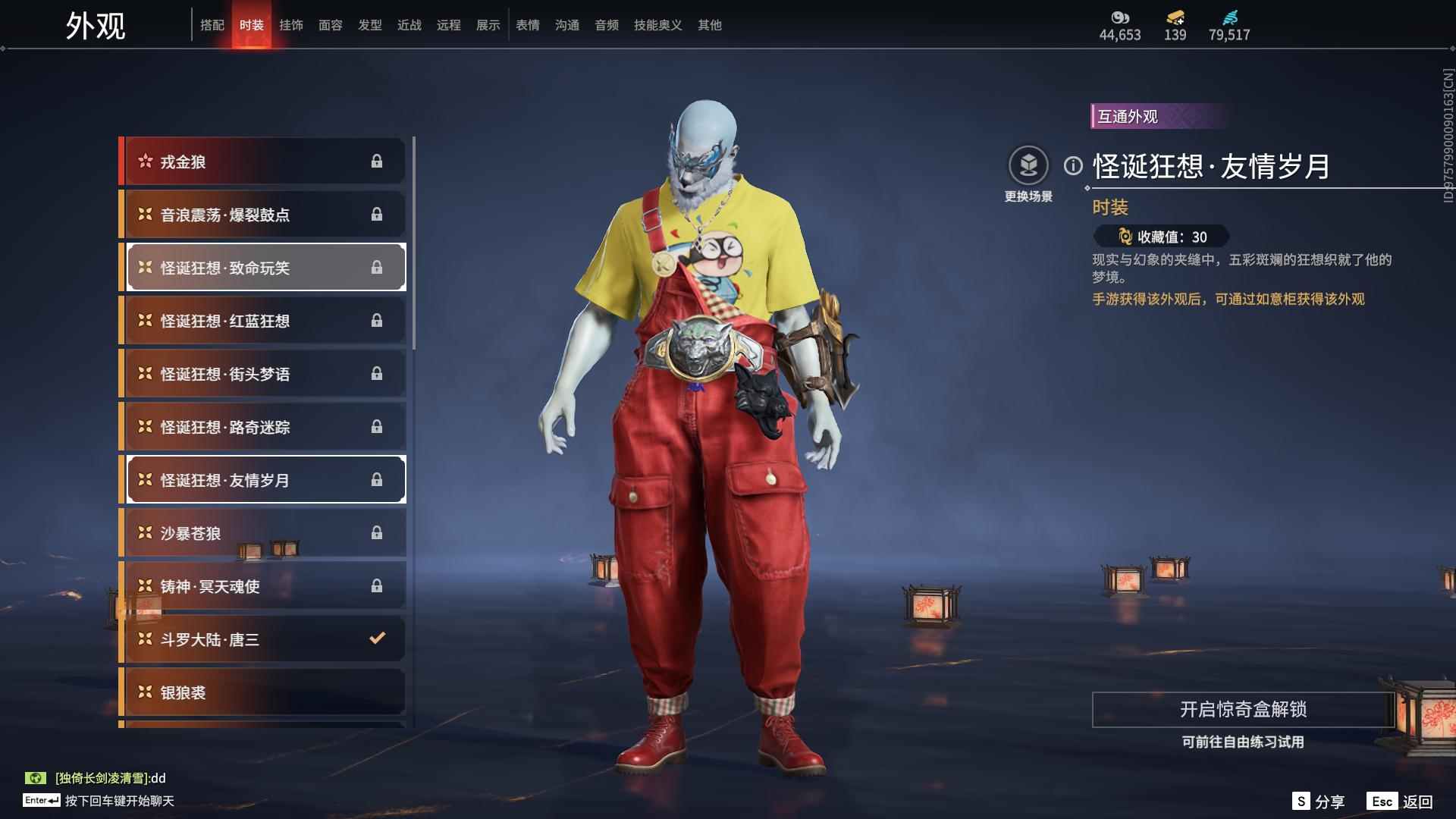Open the 更换场景 scene change icon
This screenshot has height=819, width=1456.
(x=1030, y=164)
